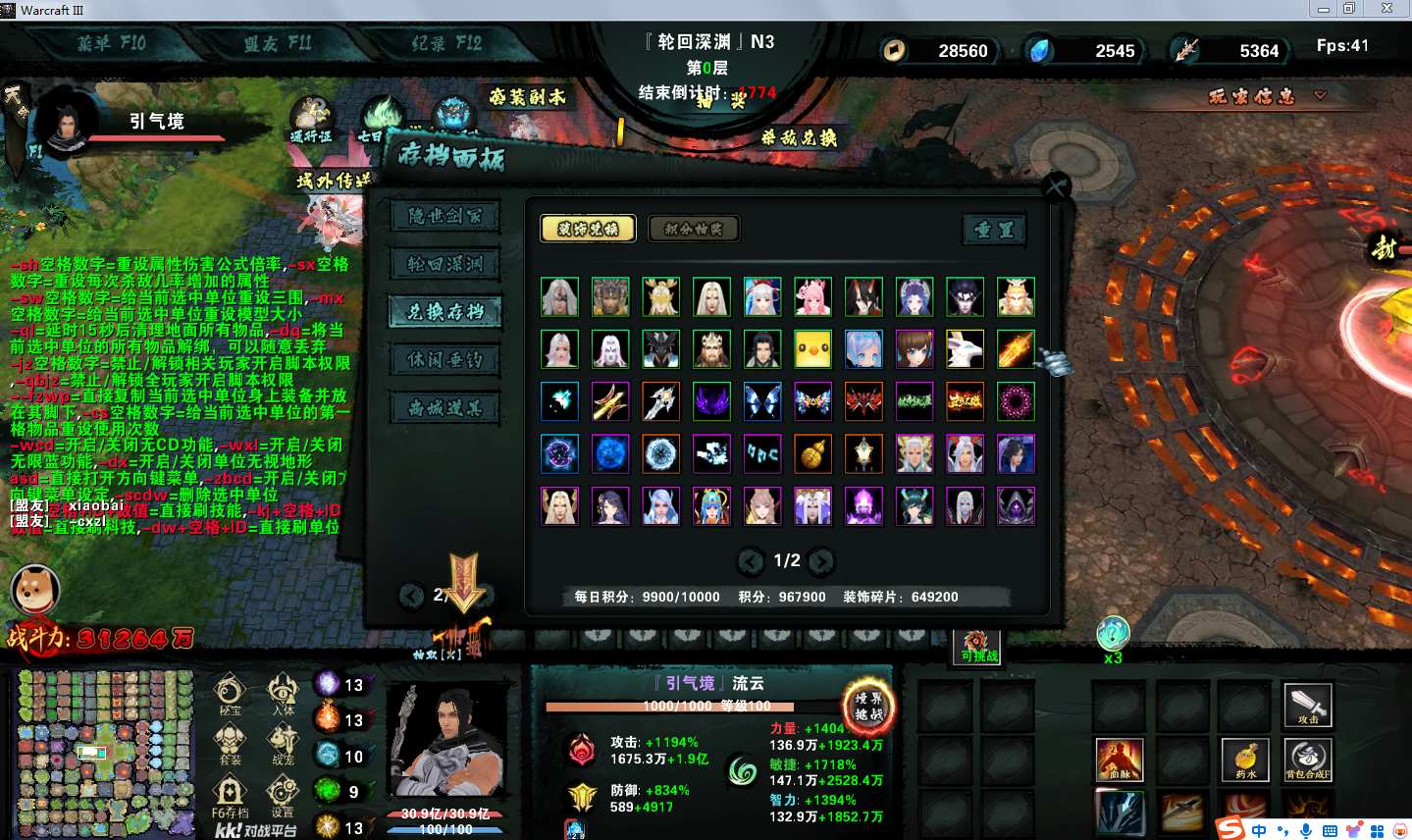Open the 设置 settings icon
Screen dimensions: 1412x840
pos(283,793)
